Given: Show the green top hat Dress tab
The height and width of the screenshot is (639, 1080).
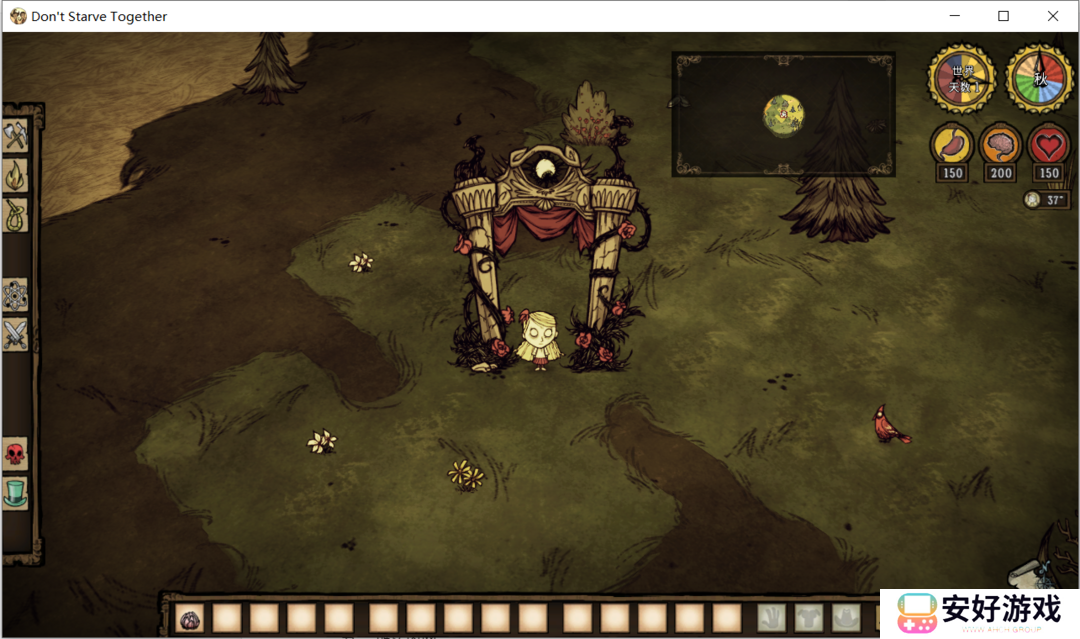Looking at the screenshot, I should click(x=15, y=493).
